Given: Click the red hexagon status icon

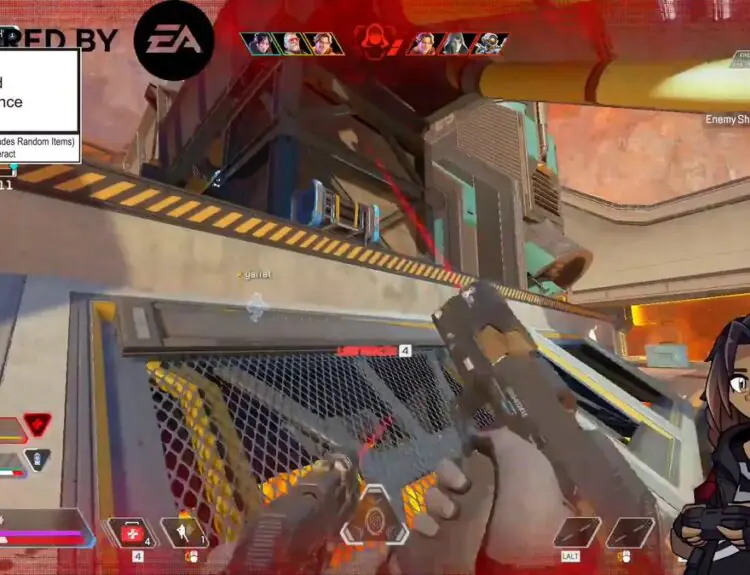Looking at the screenshot, I should [37, 425].
